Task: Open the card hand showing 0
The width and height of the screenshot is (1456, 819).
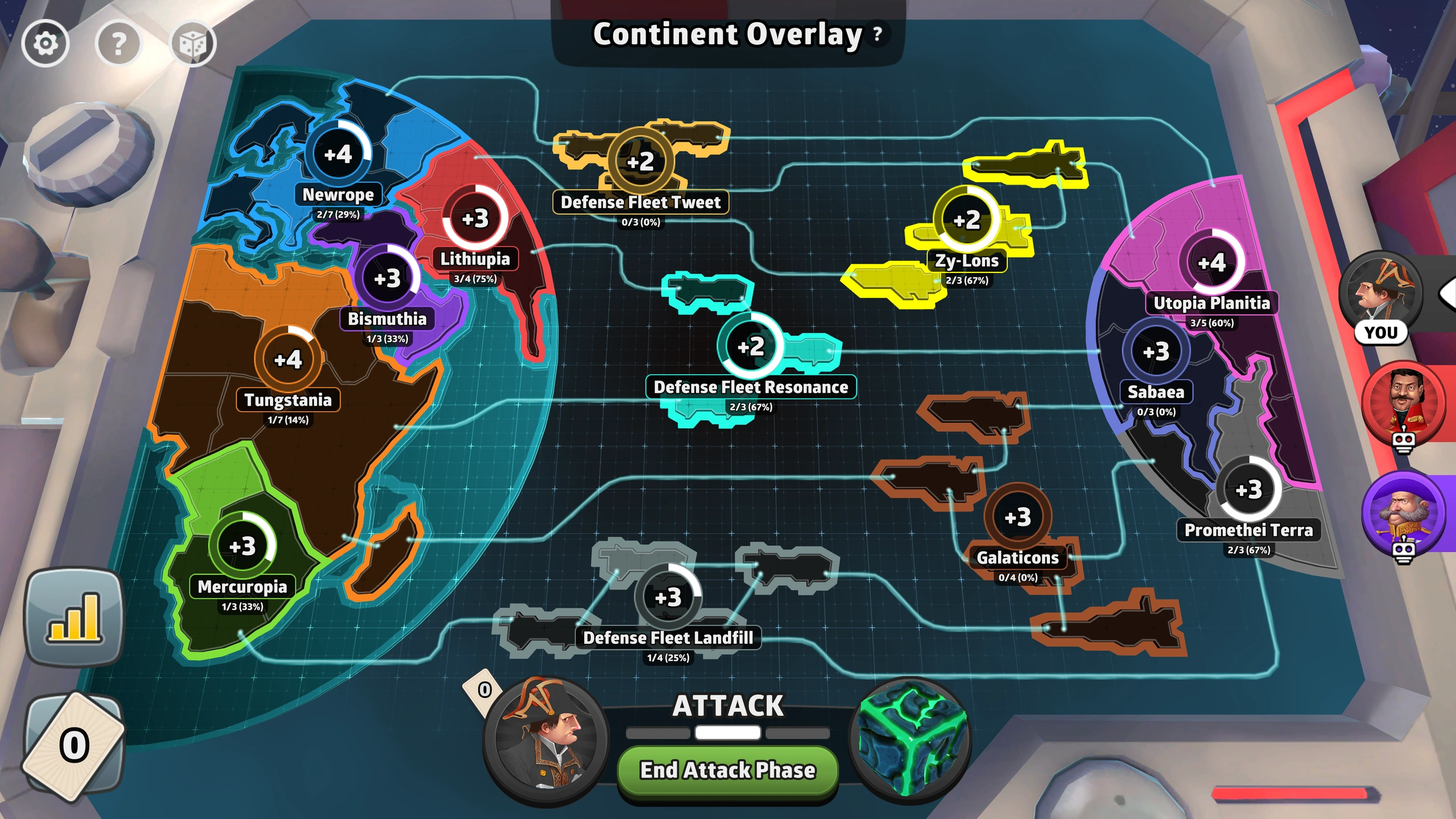Action: coord(74,745)
